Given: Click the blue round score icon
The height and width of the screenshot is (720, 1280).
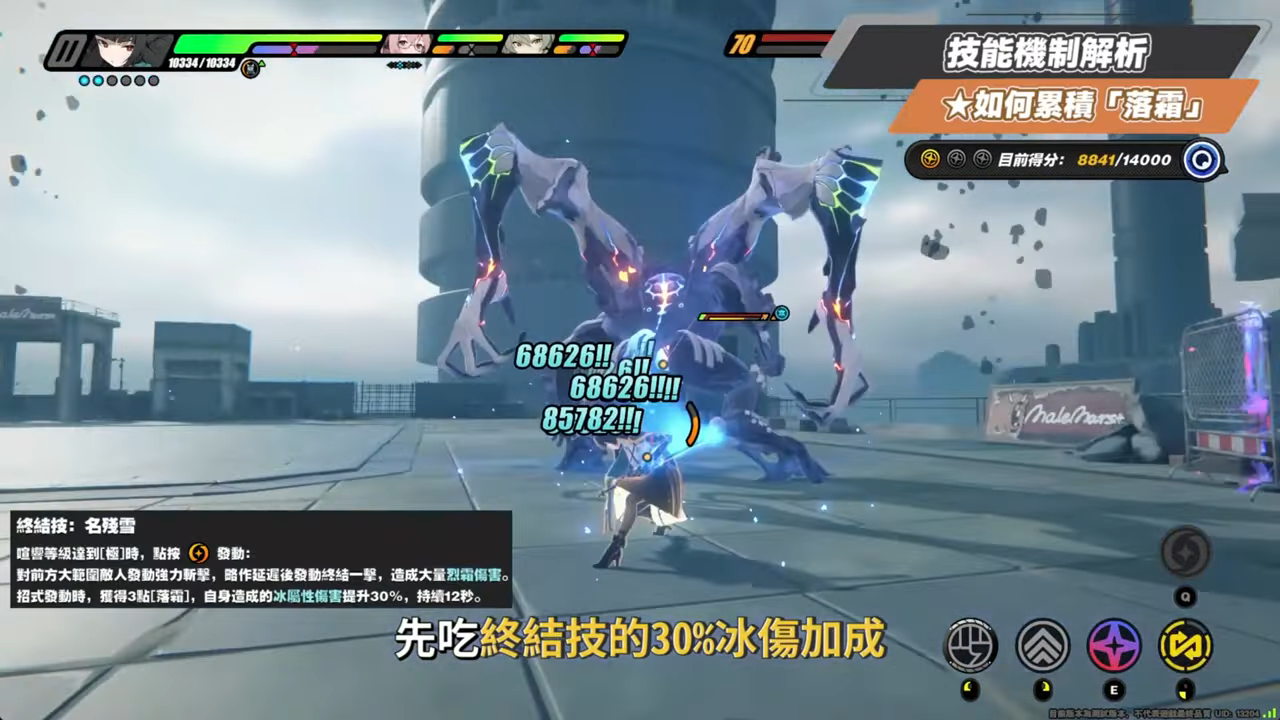Looking at the screenshot, I should [1202, 160].
